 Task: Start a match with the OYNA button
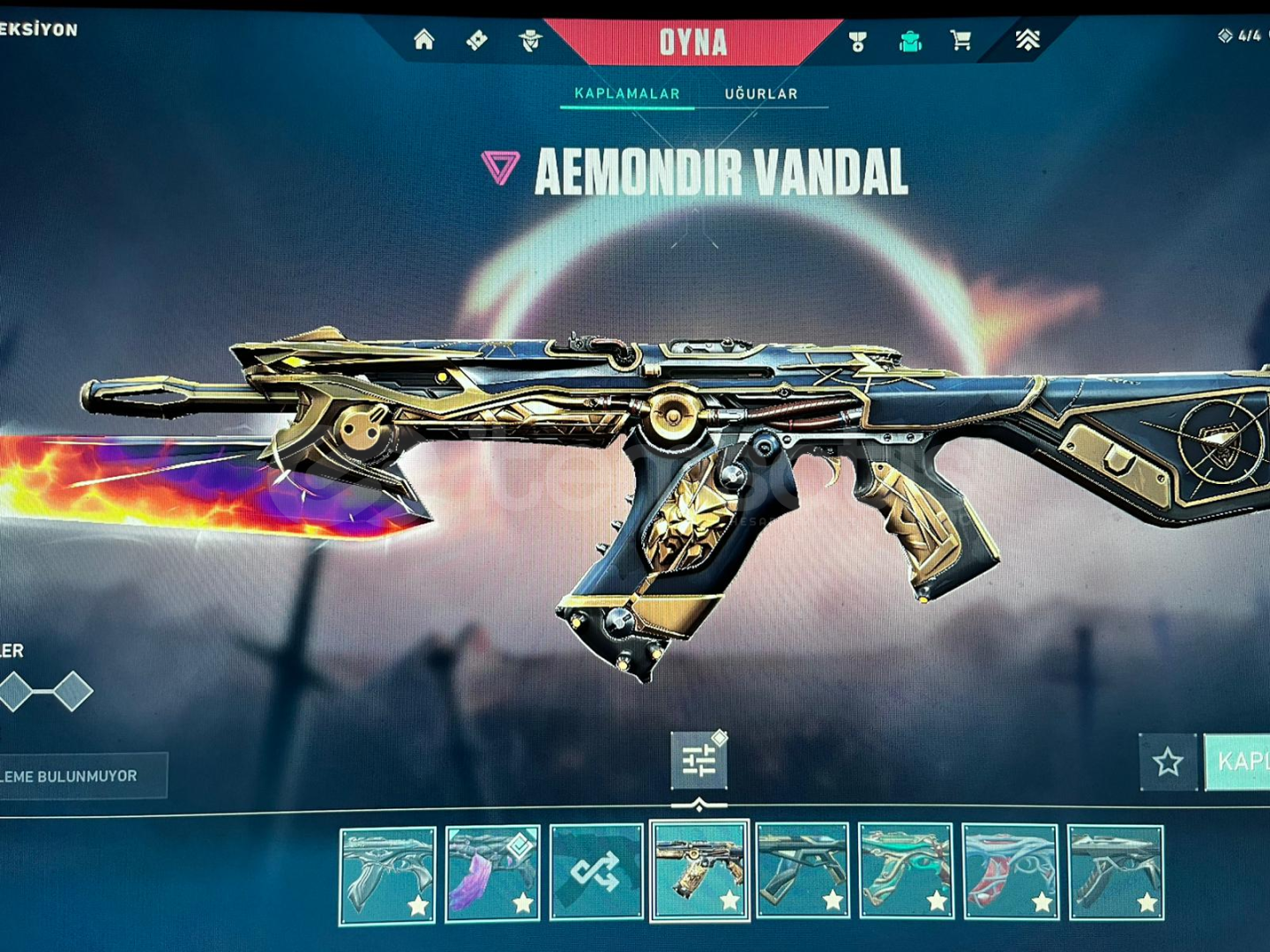pyautogui.click(x=693, y=41)
